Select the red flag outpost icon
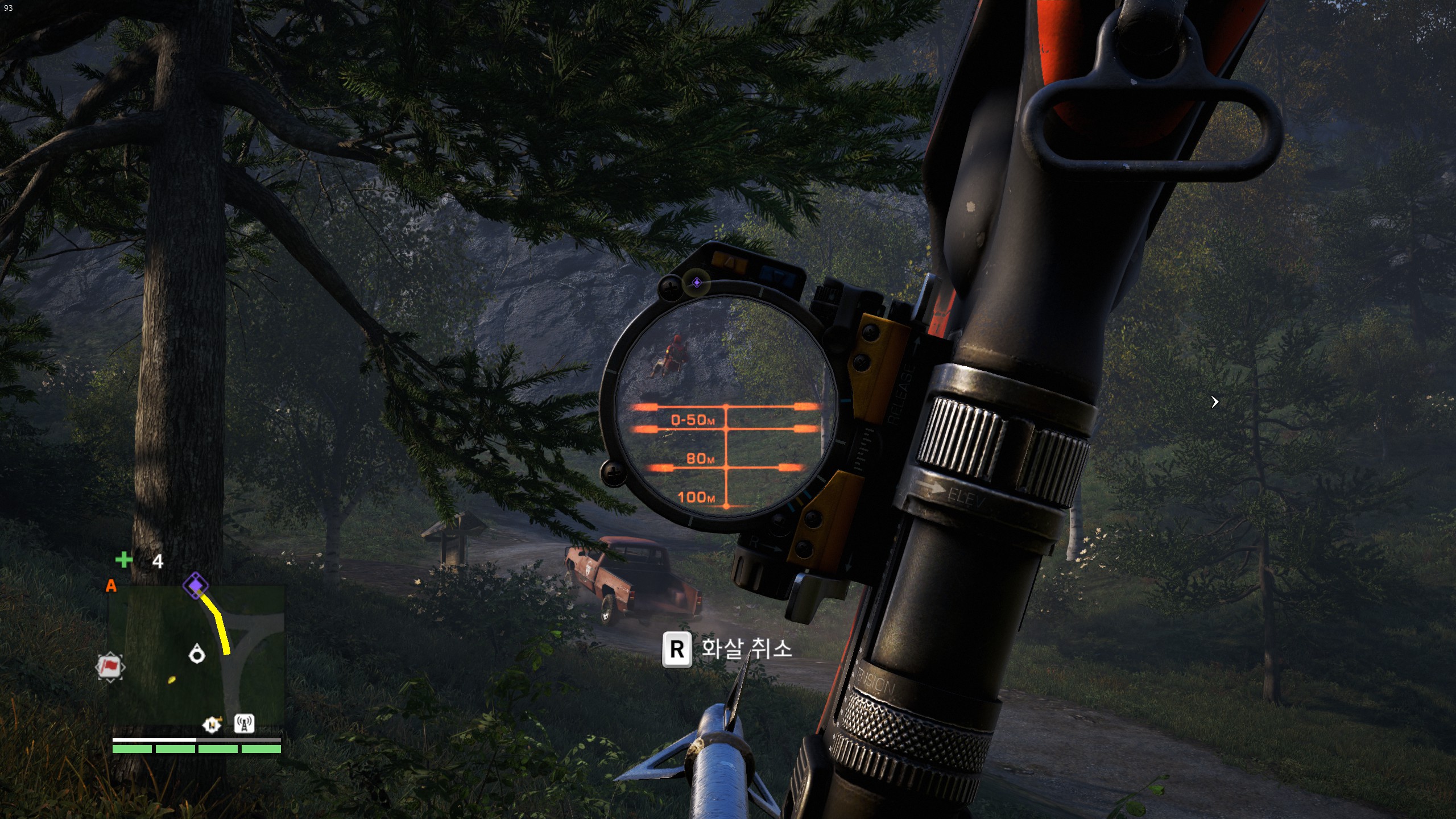Image resolution: width=1456 pixels, height=819 pixels. point(109,666)
